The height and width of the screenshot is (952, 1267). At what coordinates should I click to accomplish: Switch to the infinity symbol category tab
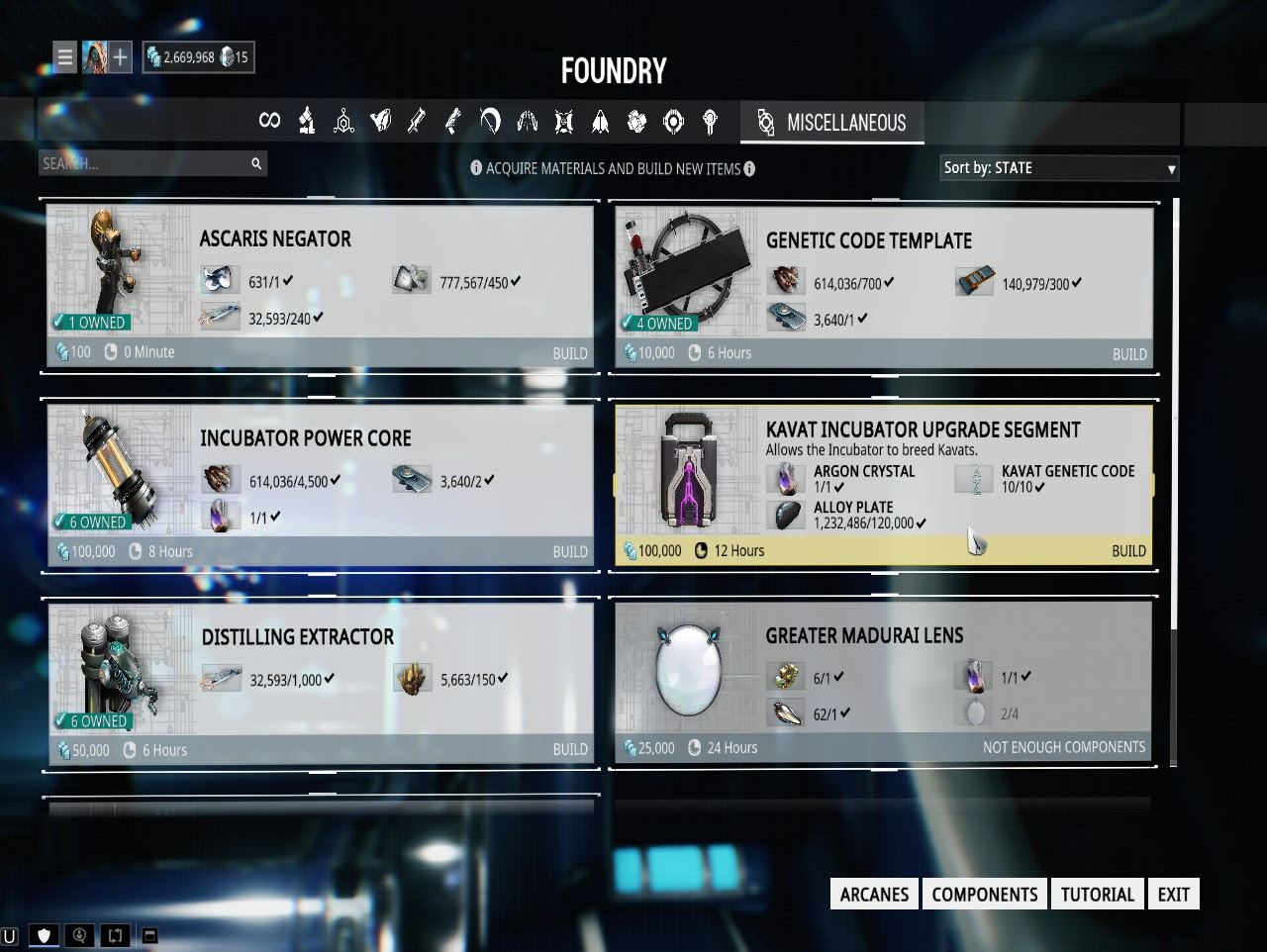(269, 121)
